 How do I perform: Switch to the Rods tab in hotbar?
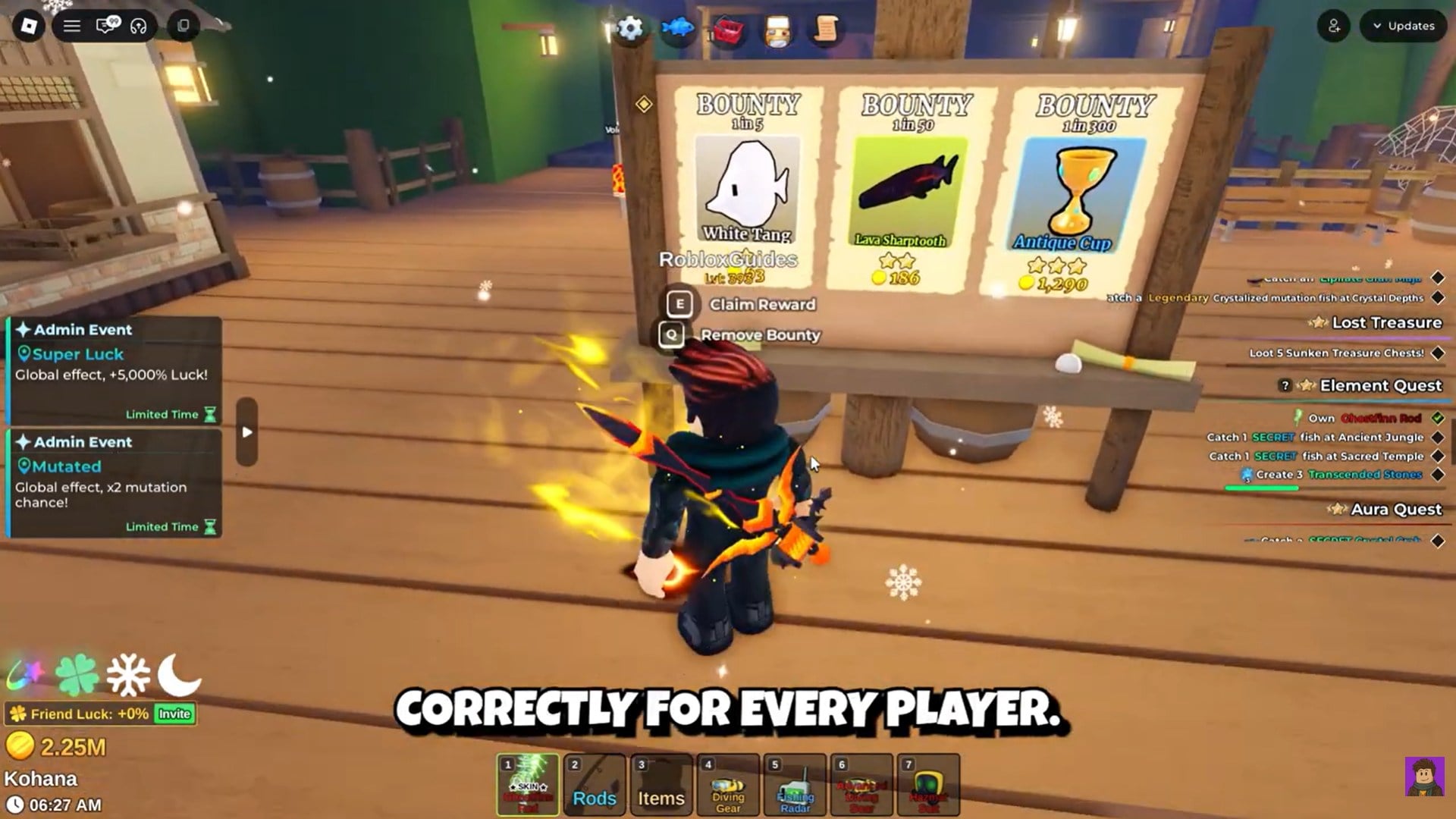594,785
